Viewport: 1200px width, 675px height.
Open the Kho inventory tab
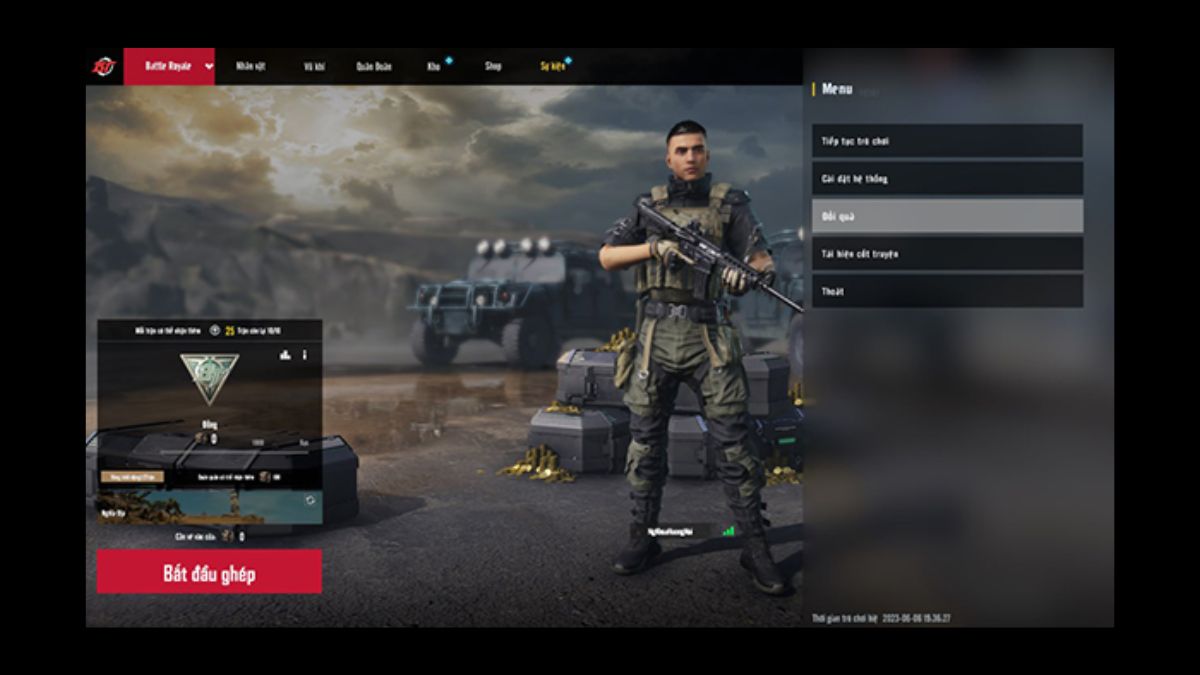434,66
